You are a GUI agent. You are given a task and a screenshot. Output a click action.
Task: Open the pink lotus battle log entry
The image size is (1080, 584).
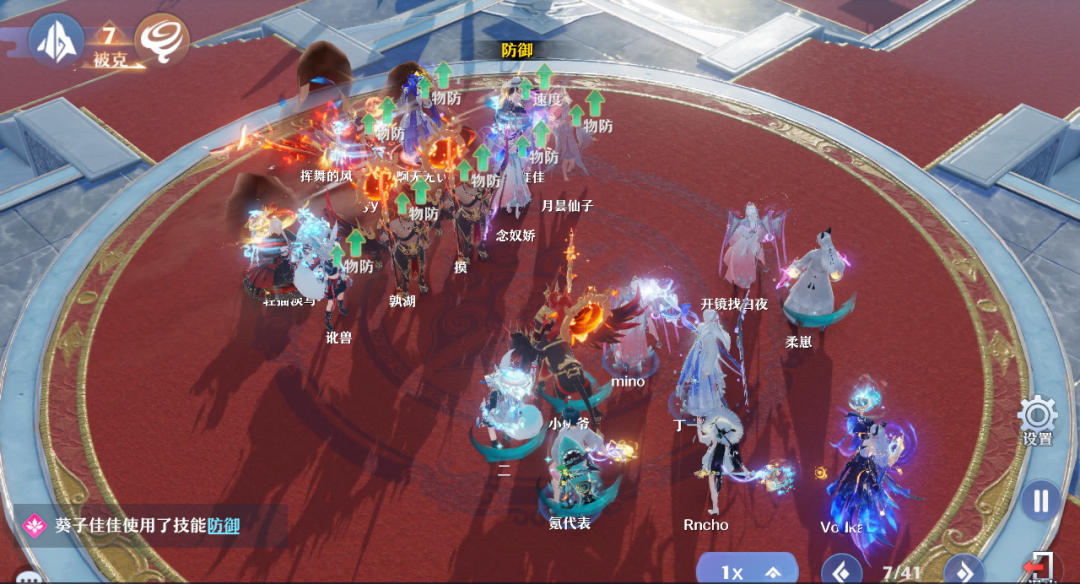[x=36, y=524]
